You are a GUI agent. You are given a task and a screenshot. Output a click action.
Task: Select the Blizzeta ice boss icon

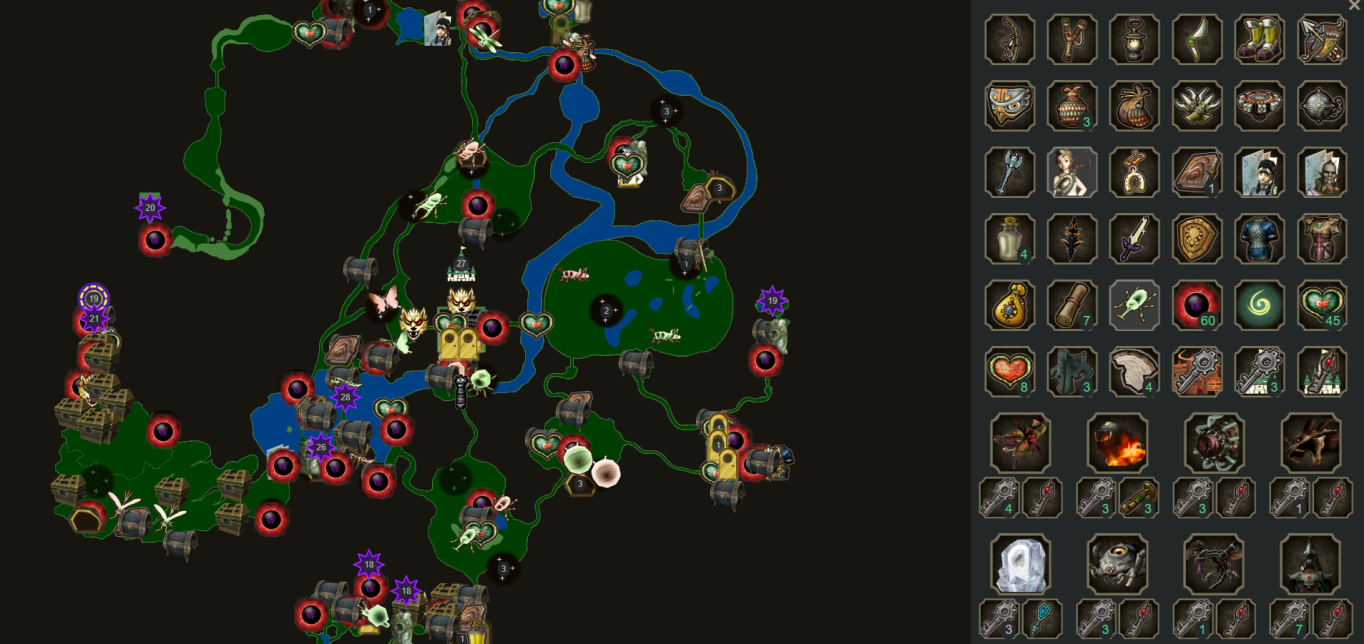click(1020, 564)
